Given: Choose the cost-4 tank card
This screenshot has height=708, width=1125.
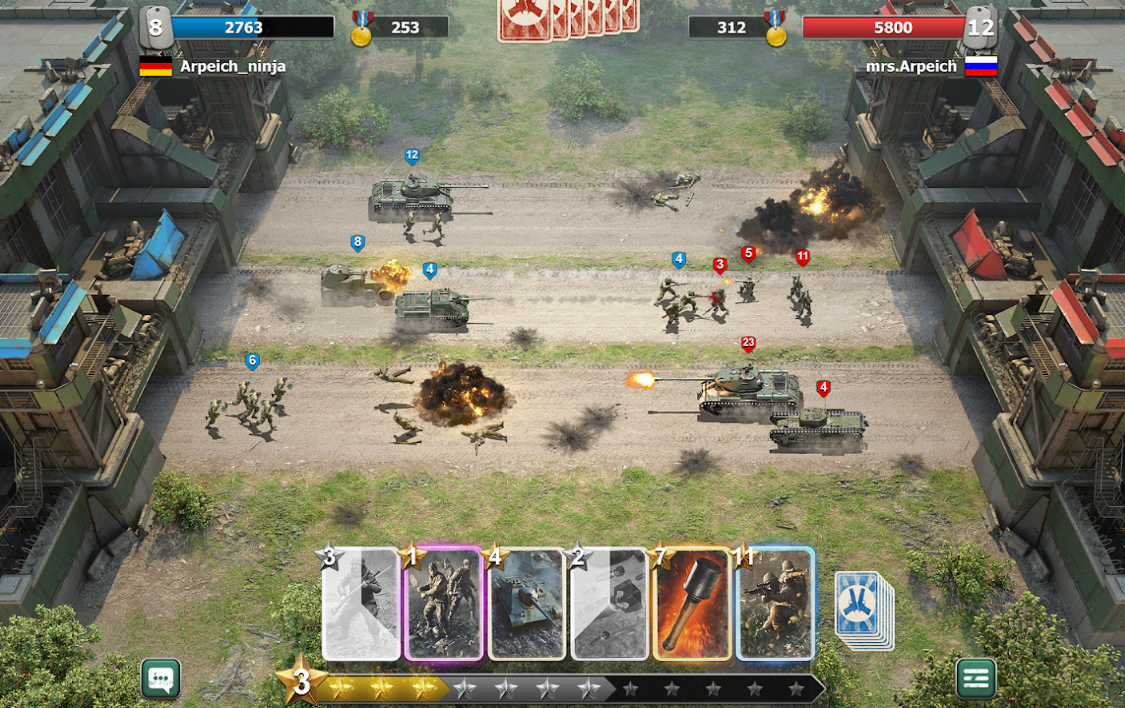Looking at the screenshot, I should click(x=527, y=604).
